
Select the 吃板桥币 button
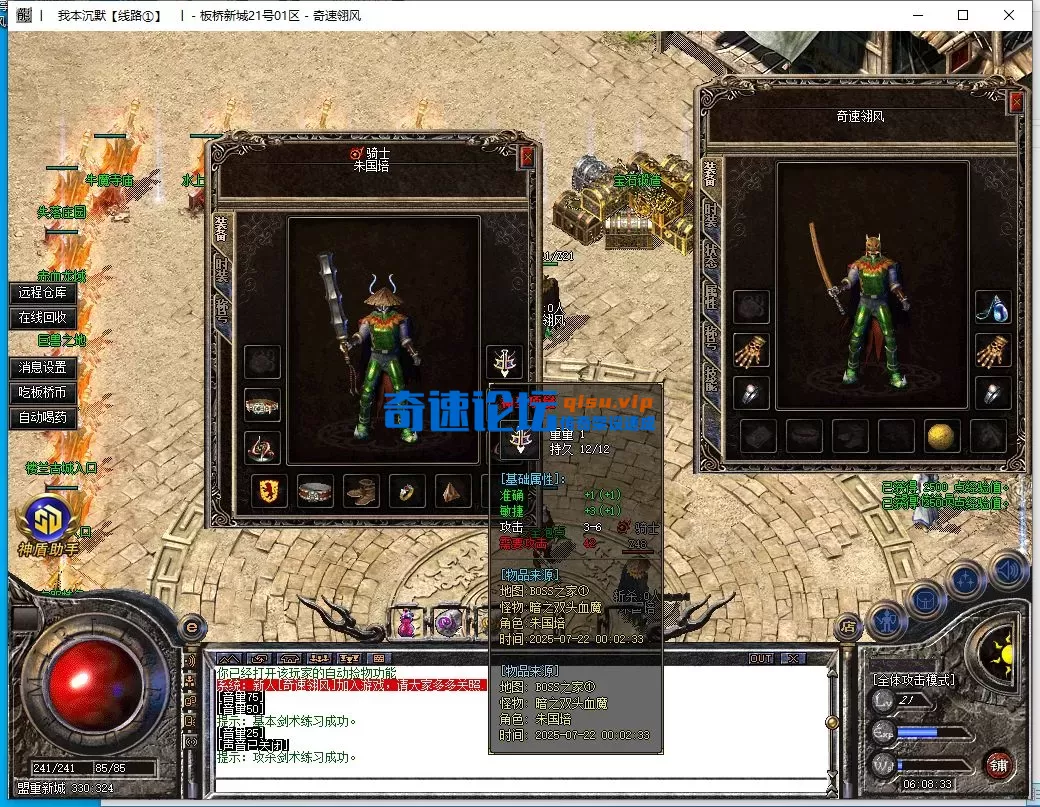[x=42, y=393]
